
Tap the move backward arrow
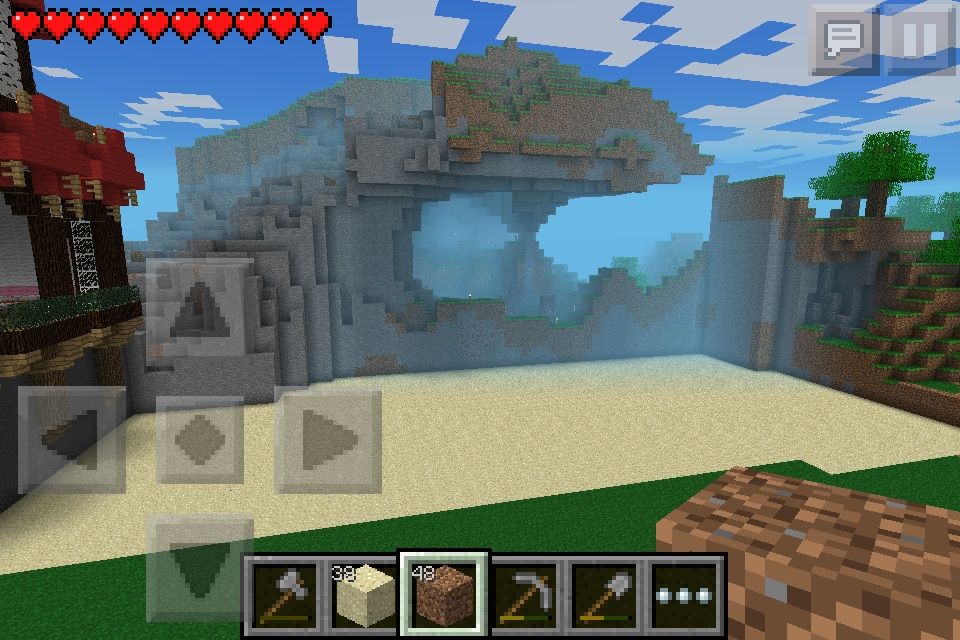click(x=200, y=566)
